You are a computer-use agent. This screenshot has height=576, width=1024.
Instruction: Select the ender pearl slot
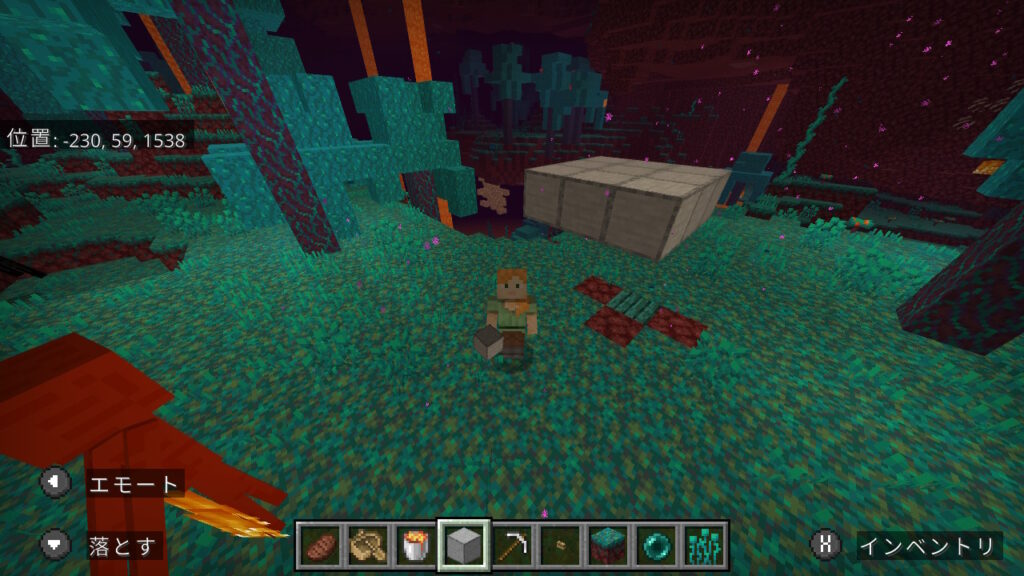(x=656, y=546)
